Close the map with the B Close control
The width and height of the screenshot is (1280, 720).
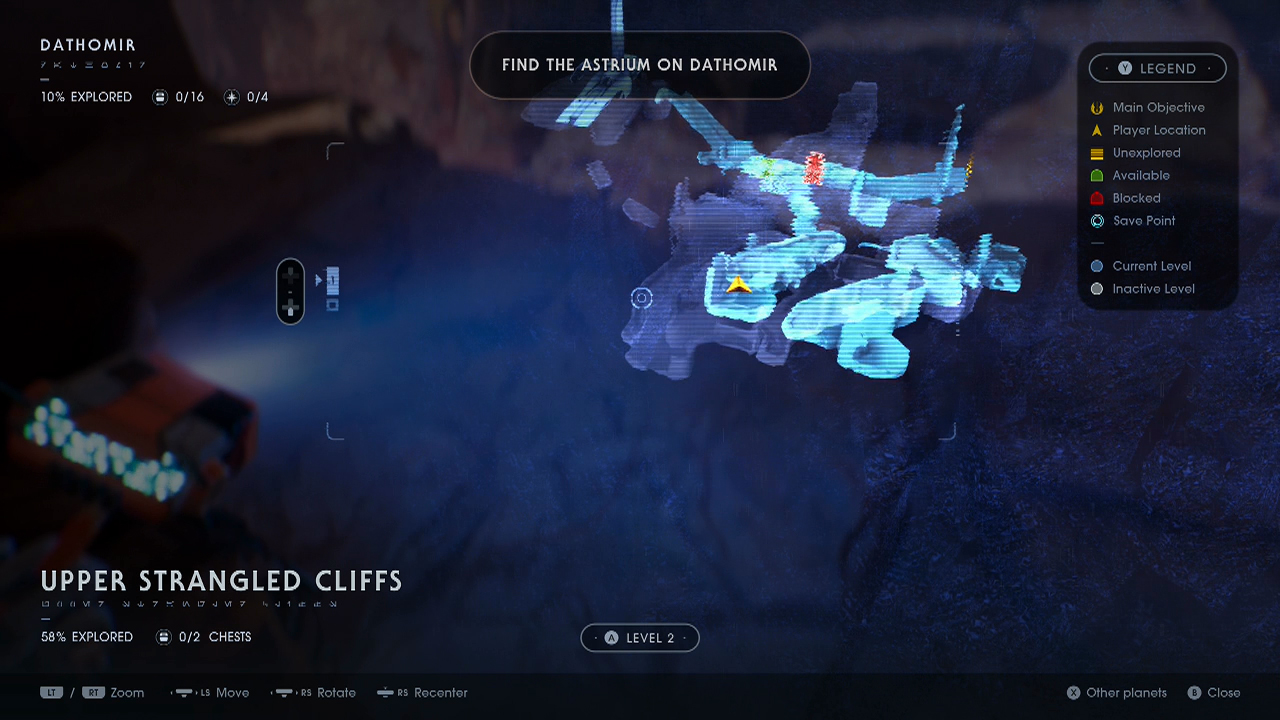tap(1214, 692)
